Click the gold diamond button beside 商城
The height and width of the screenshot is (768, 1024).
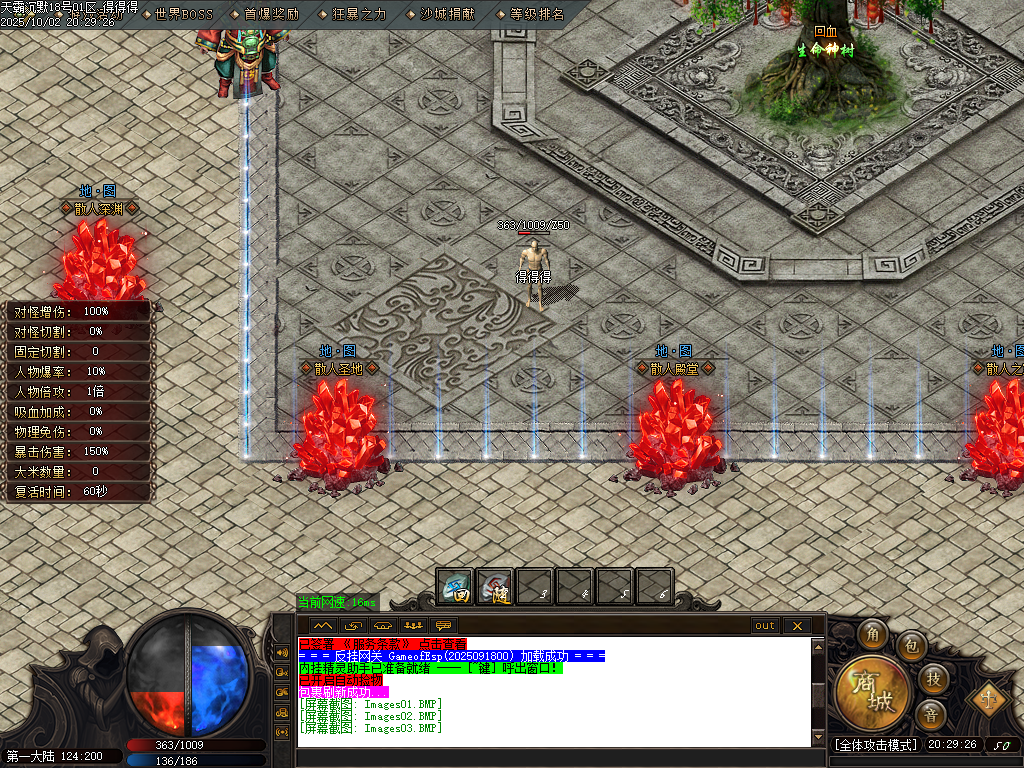(x=990, y=696)
